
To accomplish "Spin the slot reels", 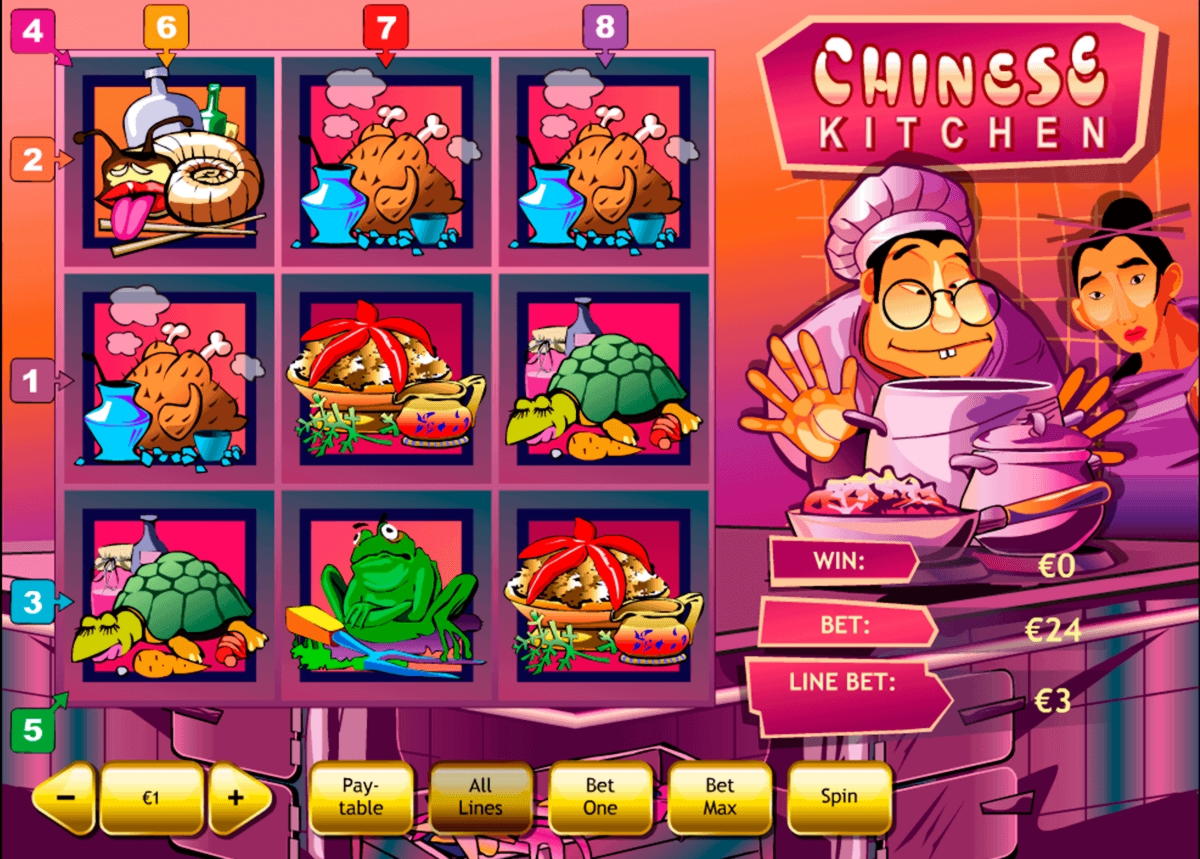I will coord(839,797).
